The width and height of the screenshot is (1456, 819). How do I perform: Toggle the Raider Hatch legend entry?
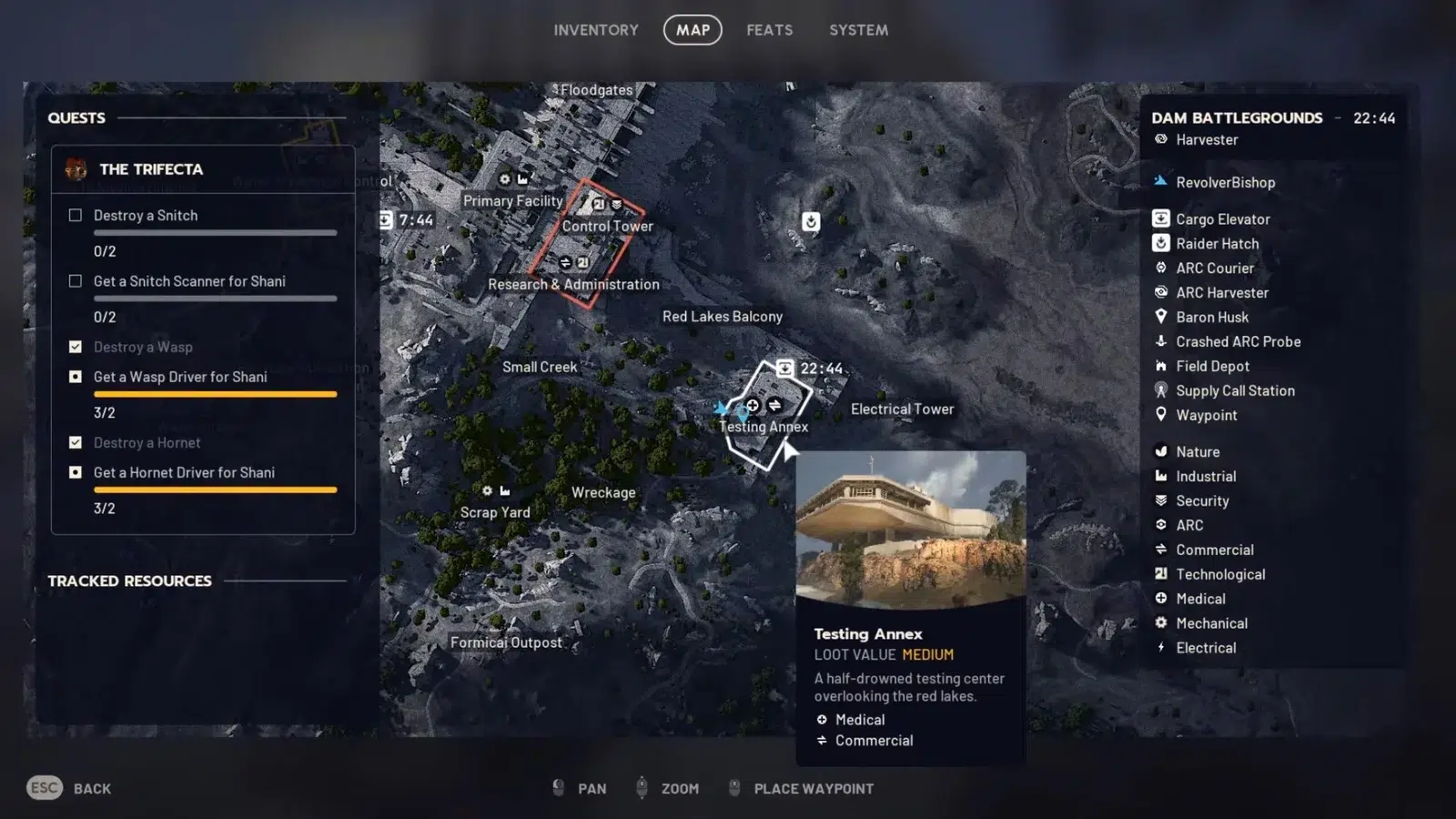tap(1217, 244)
